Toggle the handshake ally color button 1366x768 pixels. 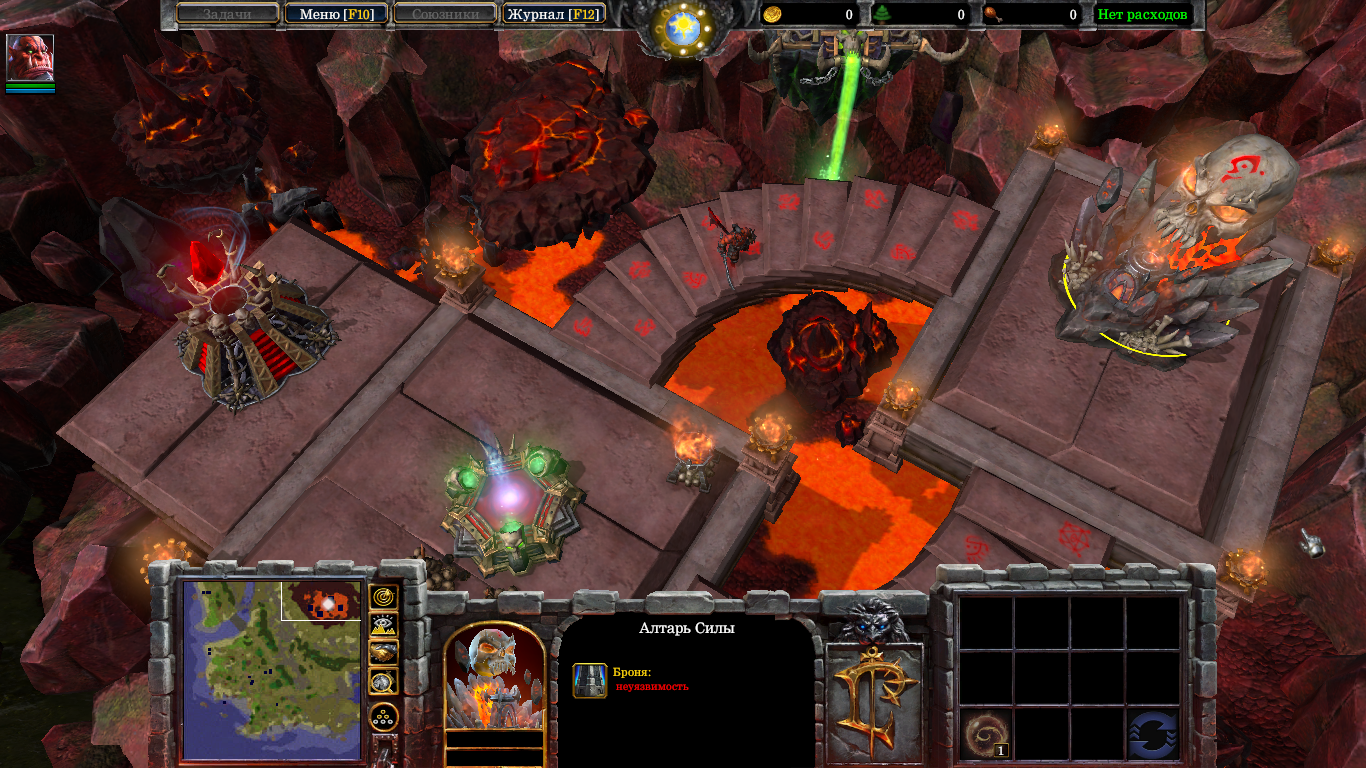coord(384,653)
